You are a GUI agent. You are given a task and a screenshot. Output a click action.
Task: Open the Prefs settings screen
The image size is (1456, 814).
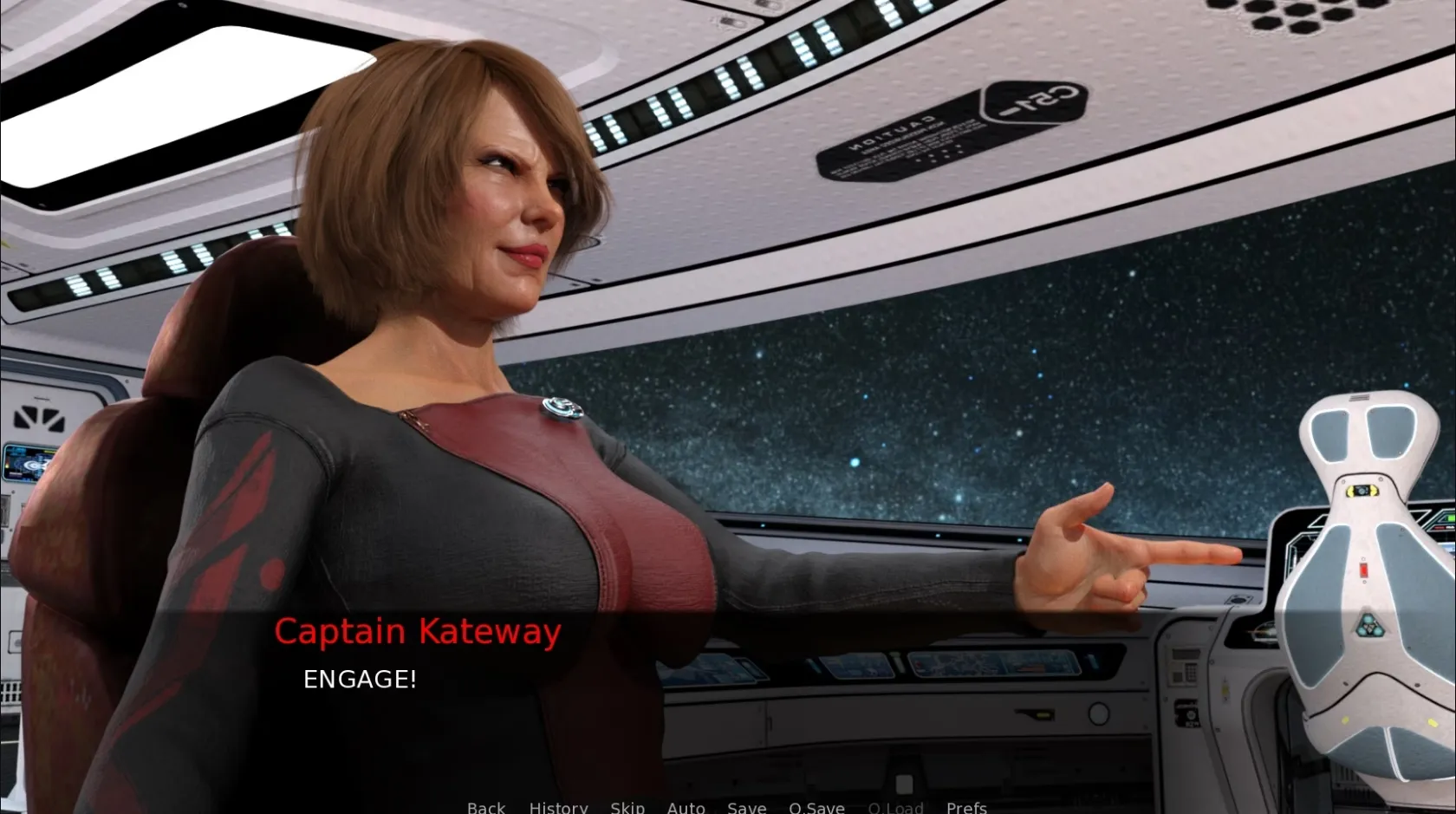(966, 807)
